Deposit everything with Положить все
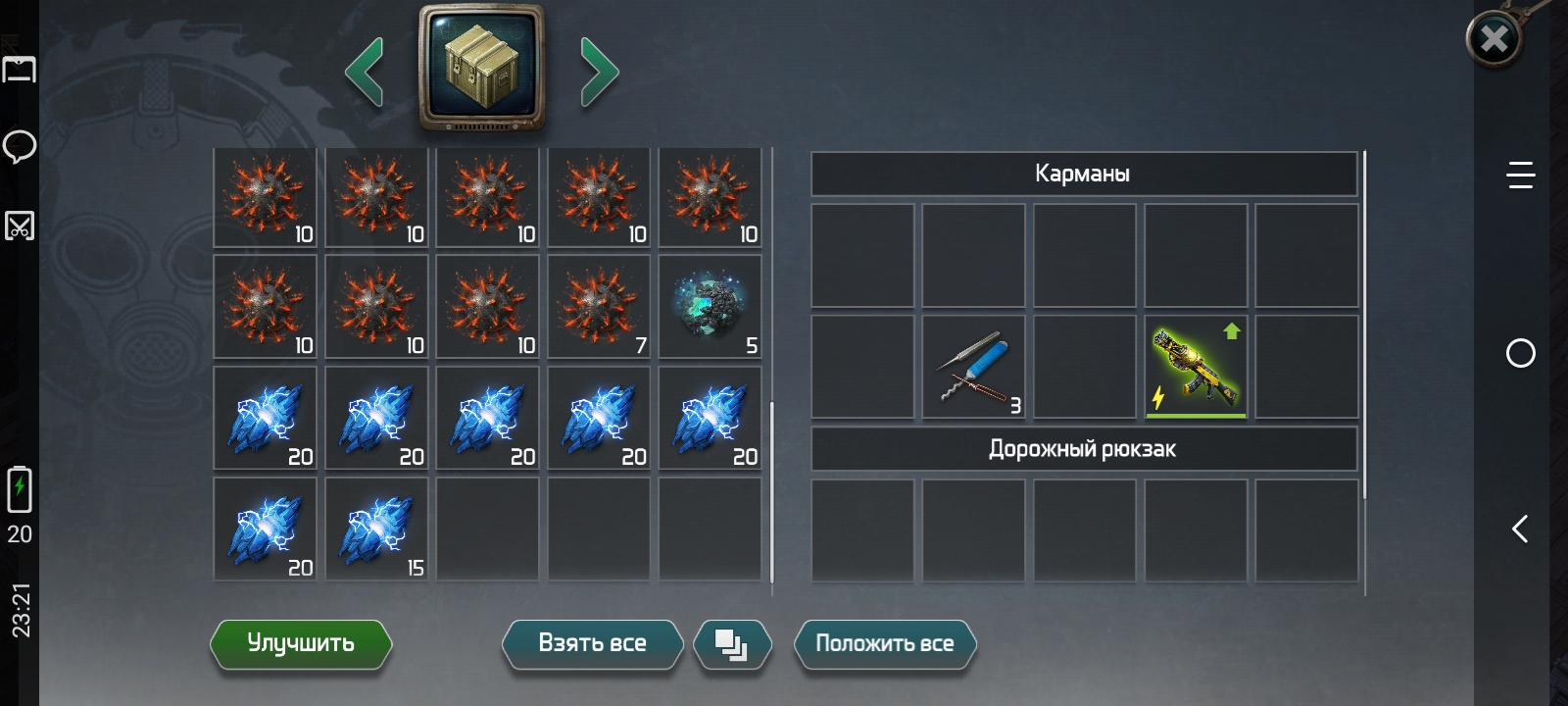 [884, 644]
